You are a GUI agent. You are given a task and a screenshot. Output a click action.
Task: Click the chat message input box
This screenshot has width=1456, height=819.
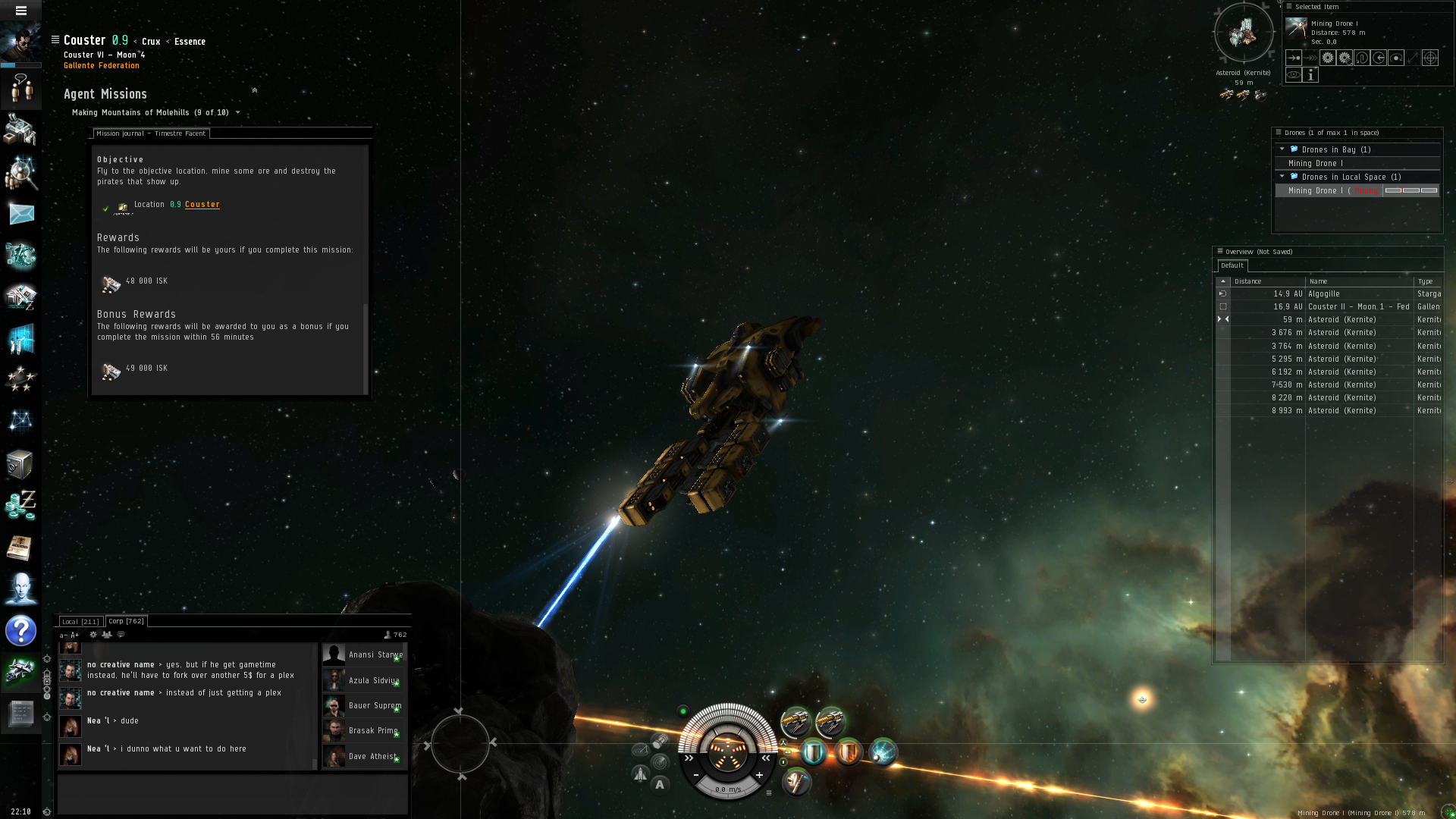(x=232, y=794)
